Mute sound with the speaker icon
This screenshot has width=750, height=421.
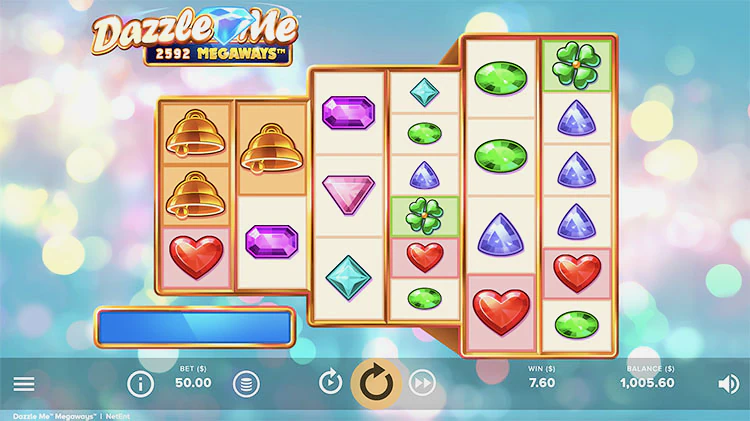728,383
